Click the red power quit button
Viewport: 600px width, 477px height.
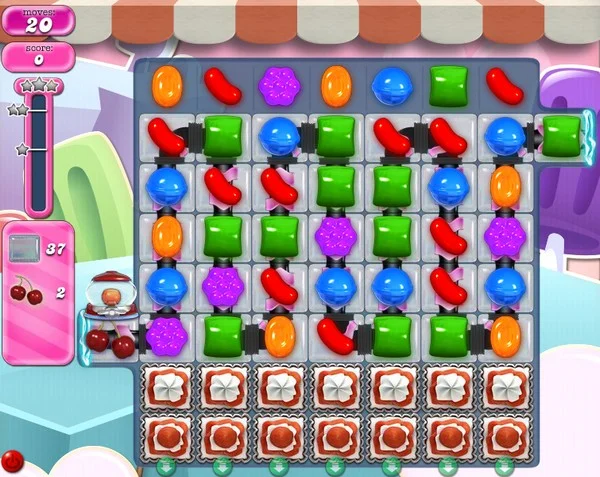click(12, 461)
